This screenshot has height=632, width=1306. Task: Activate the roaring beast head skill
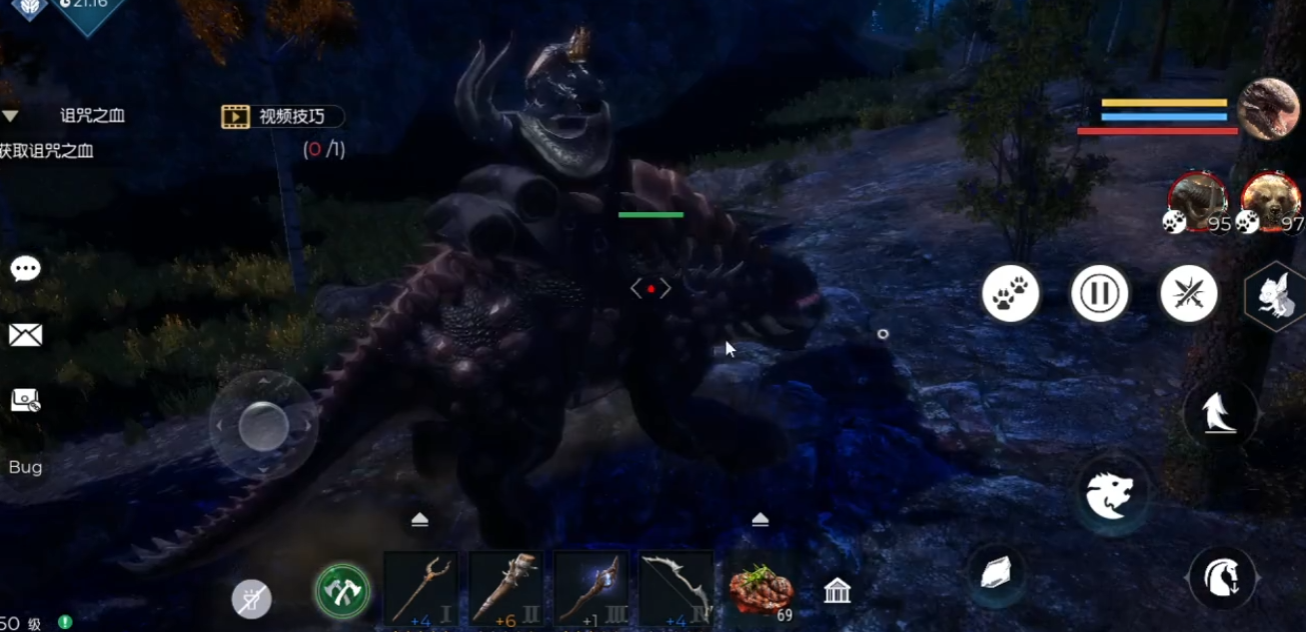pyautogui.click(x=1110, y=496)
